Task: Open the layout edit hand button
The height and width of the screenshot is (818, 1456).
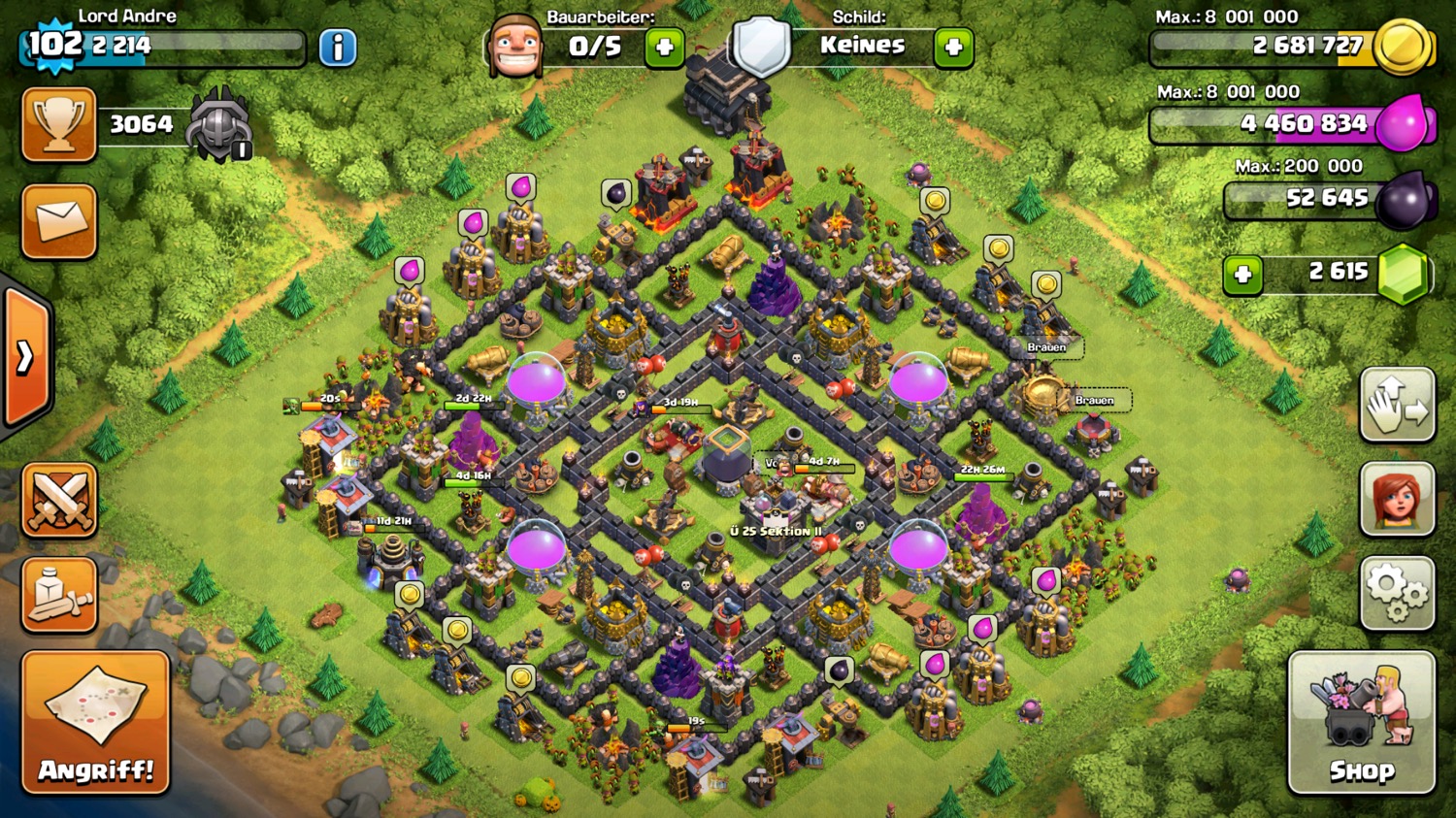Action: [x=1397, y=405]
